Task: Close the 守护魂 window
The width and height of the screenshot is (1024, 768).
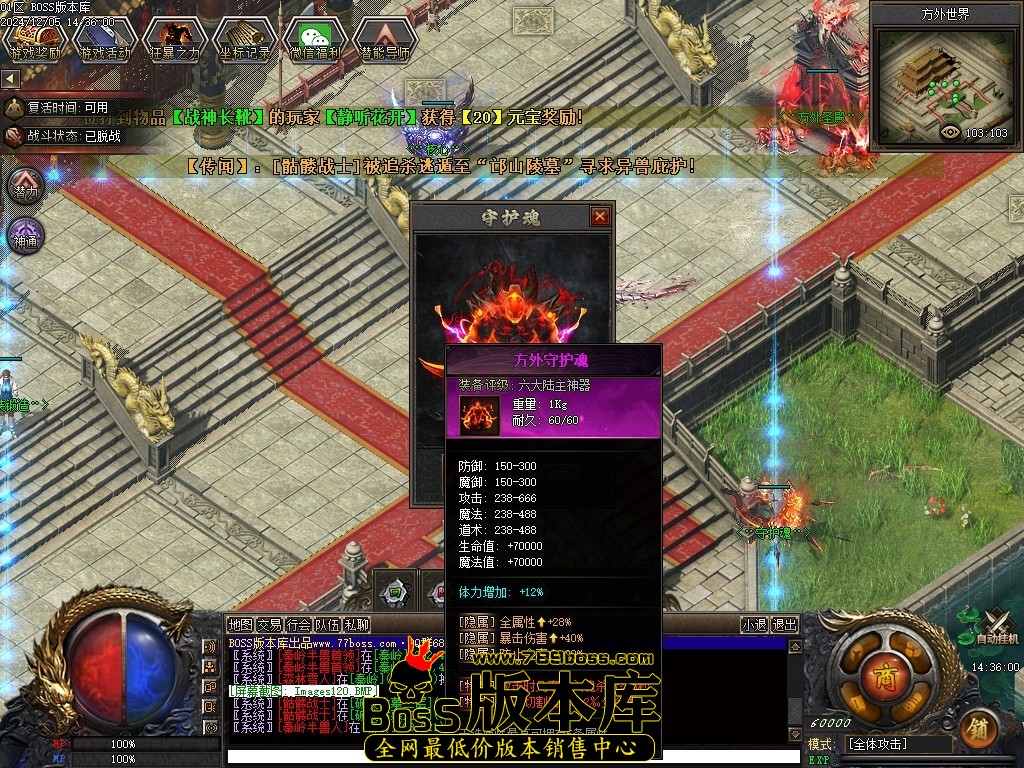Action: 599,216
